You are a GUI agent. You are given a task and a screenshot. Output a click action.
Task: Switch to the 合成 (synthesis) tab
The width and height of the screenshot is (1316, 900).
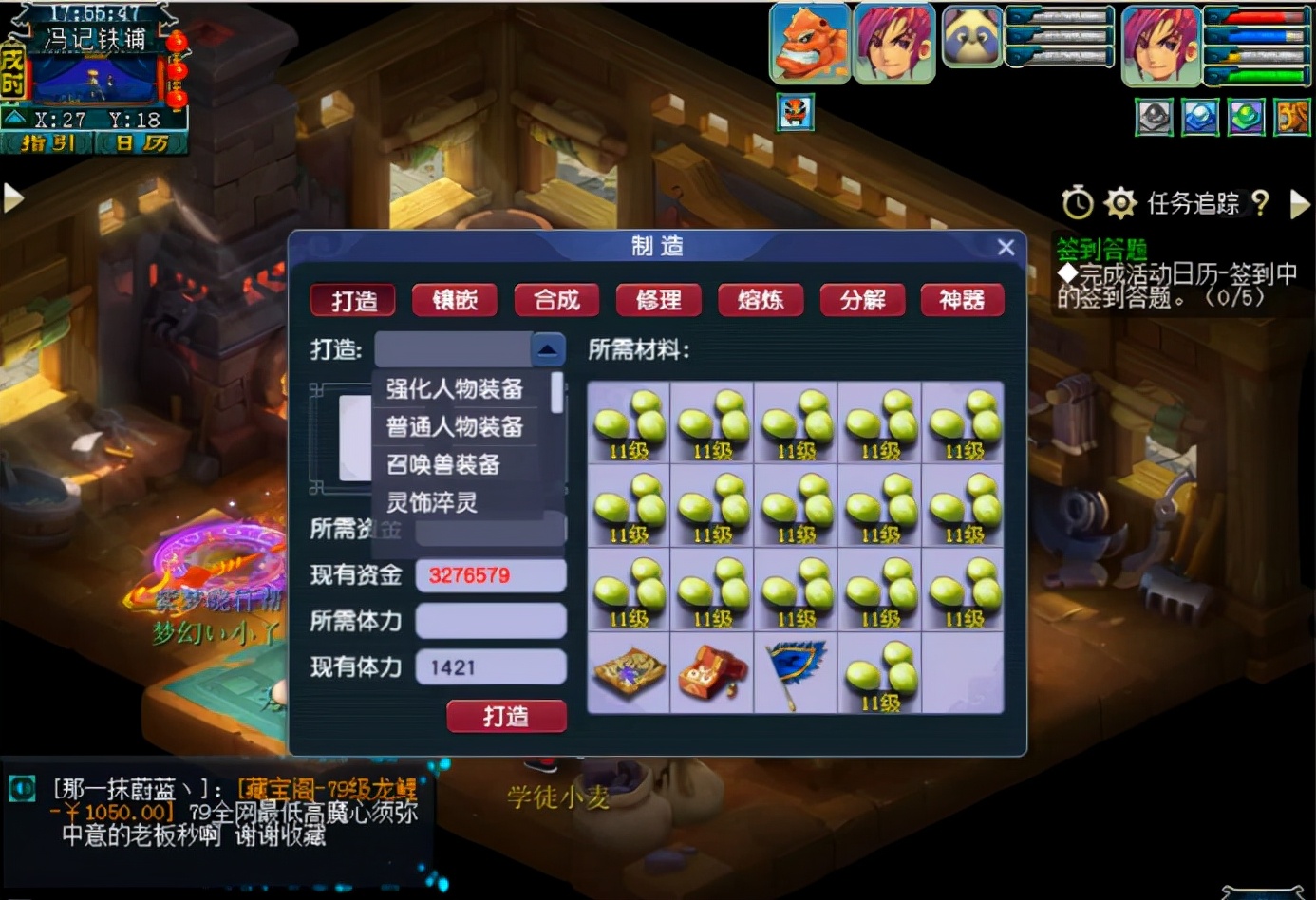pyautogui.click(x=556, y=300)
